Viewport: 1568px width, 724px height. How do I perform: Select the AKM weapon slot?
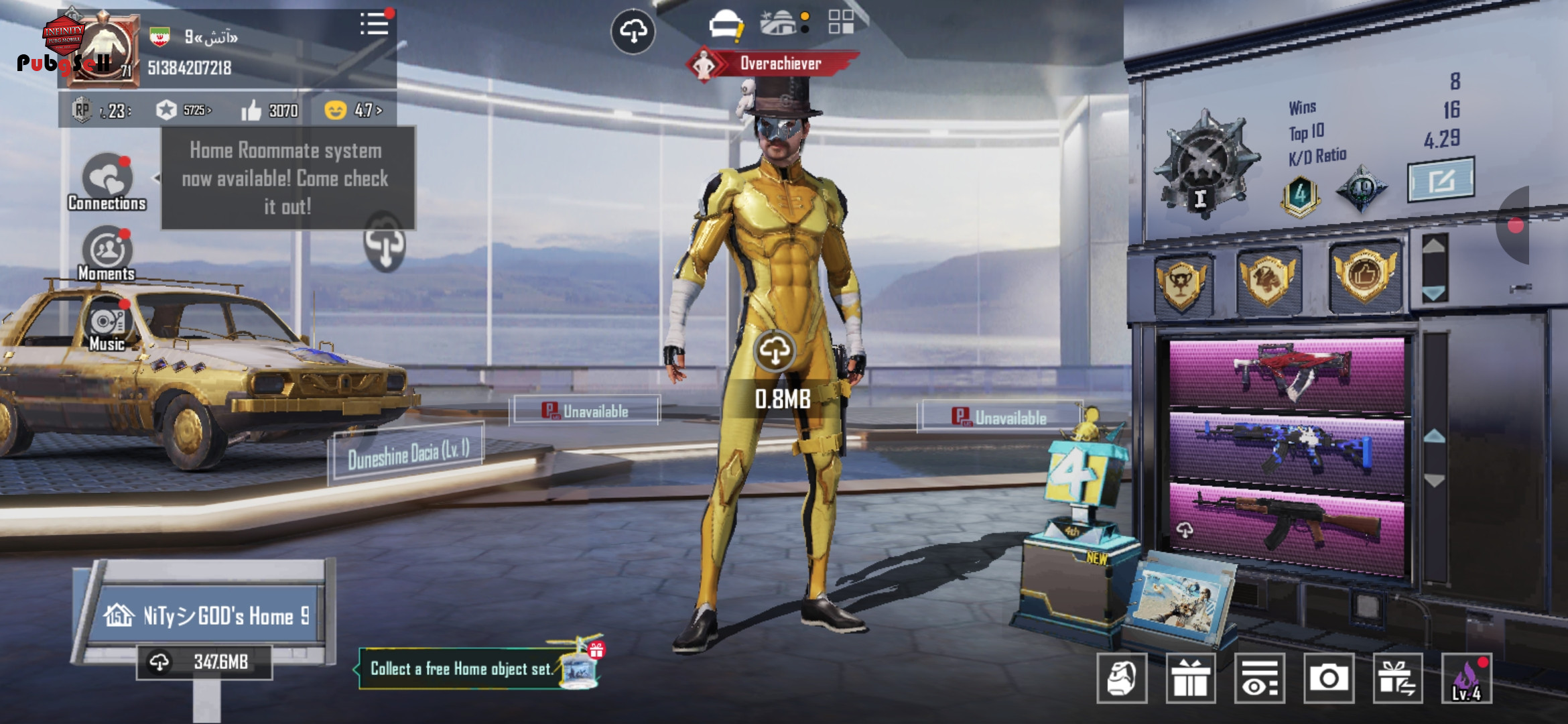tap(1287, 526)
